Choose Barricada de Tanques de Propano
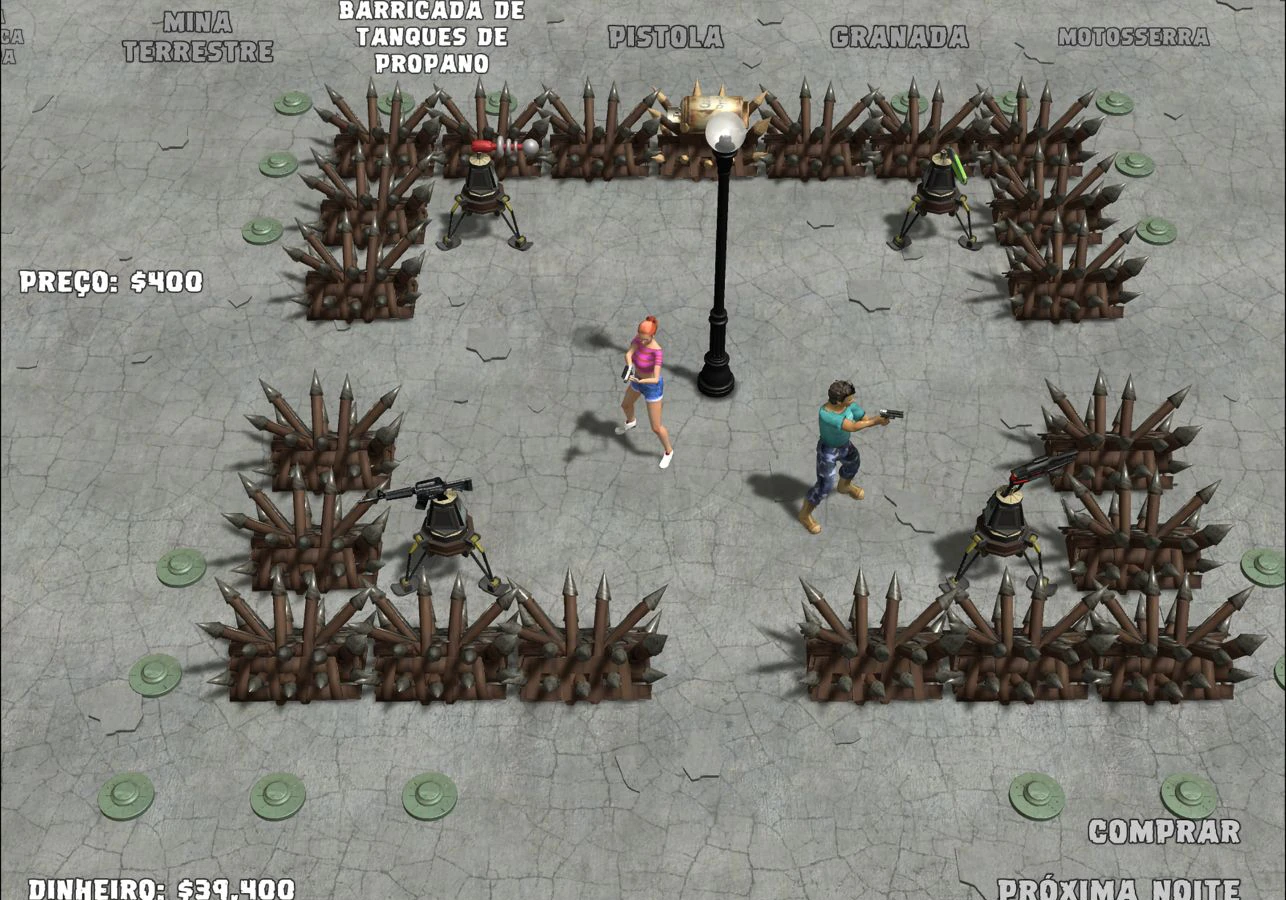The height and width of the screenshot is (900, 1286). pos(431,37)
